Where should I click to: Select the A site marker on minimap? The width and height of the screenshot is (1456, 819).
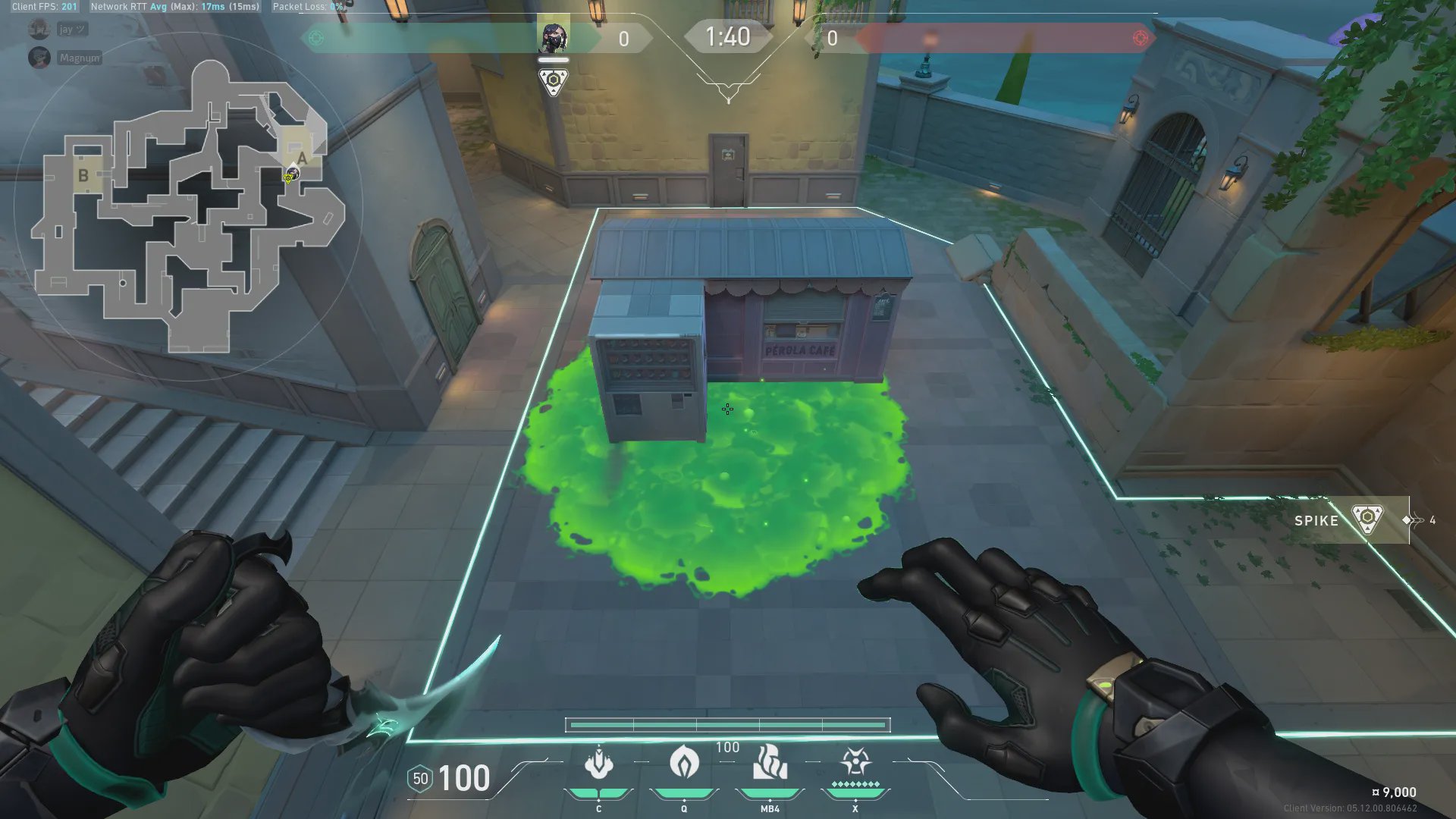302,158
